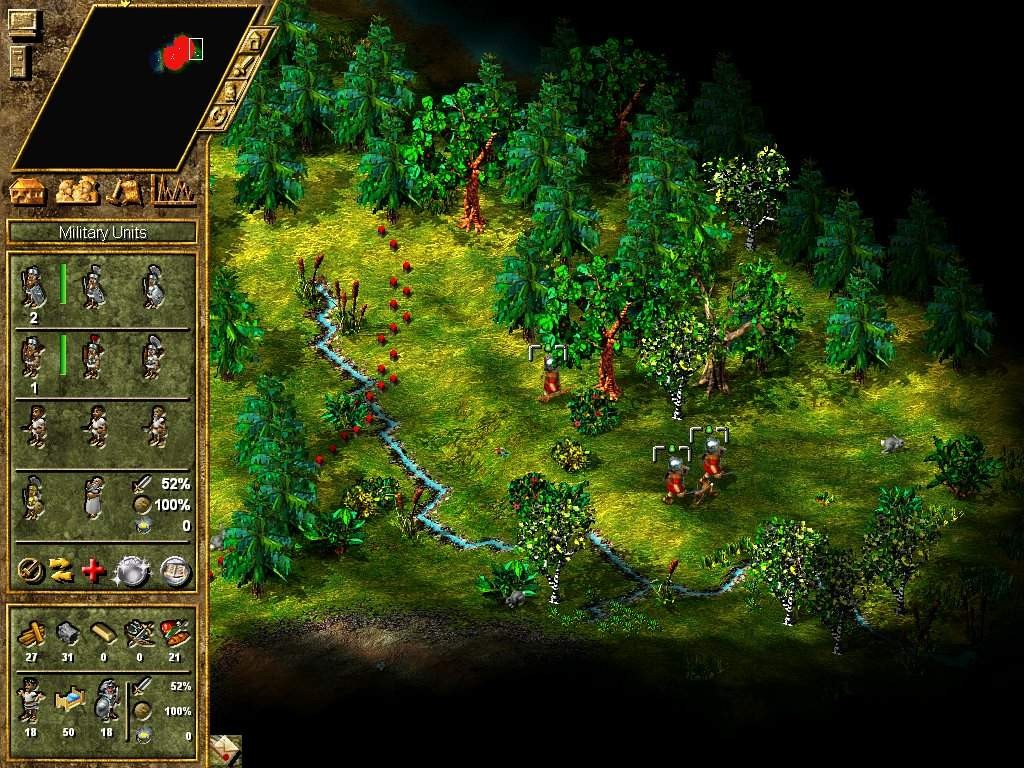Select the white-robed priest unit icon
The width and height of the screenshot is (1024, 768).
[94, 497]
